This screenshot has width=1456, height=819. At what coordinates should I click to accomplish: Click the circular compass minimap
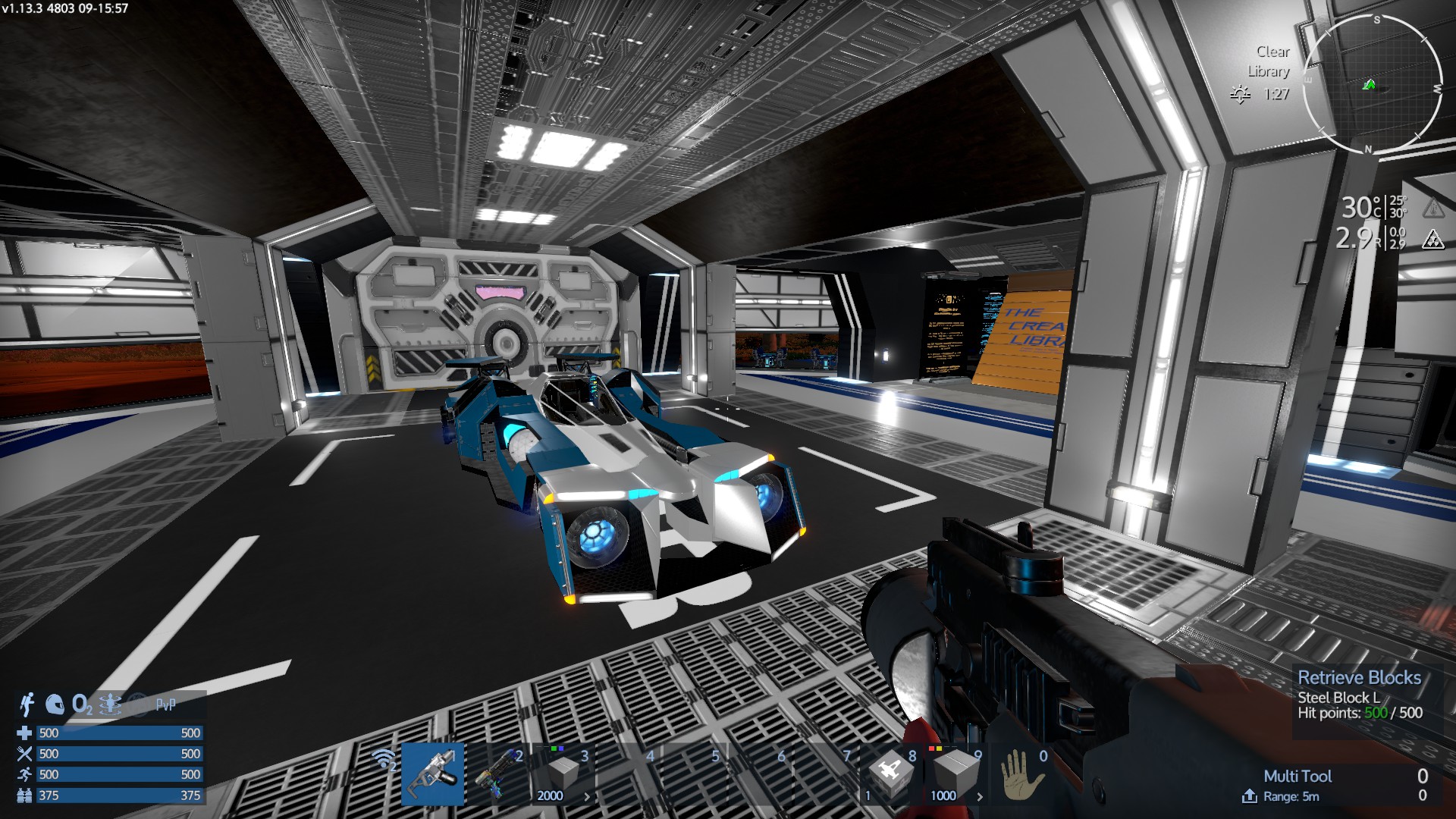tap(1372, 84)
